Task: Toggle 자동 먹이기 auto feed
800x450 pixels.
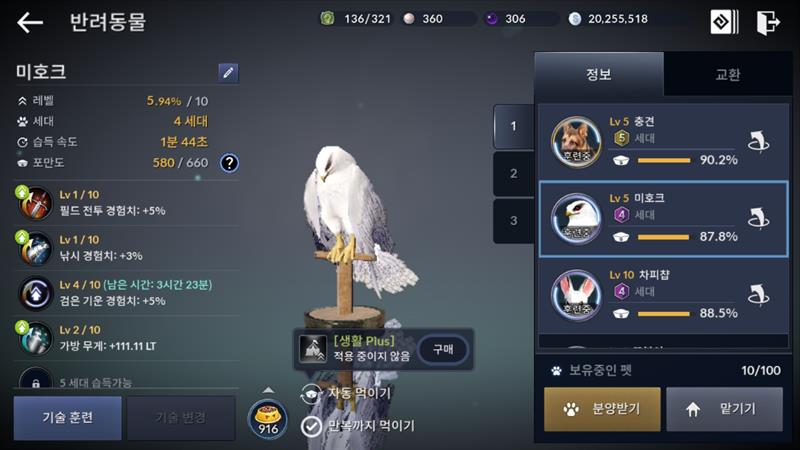Action: point(311,393)
